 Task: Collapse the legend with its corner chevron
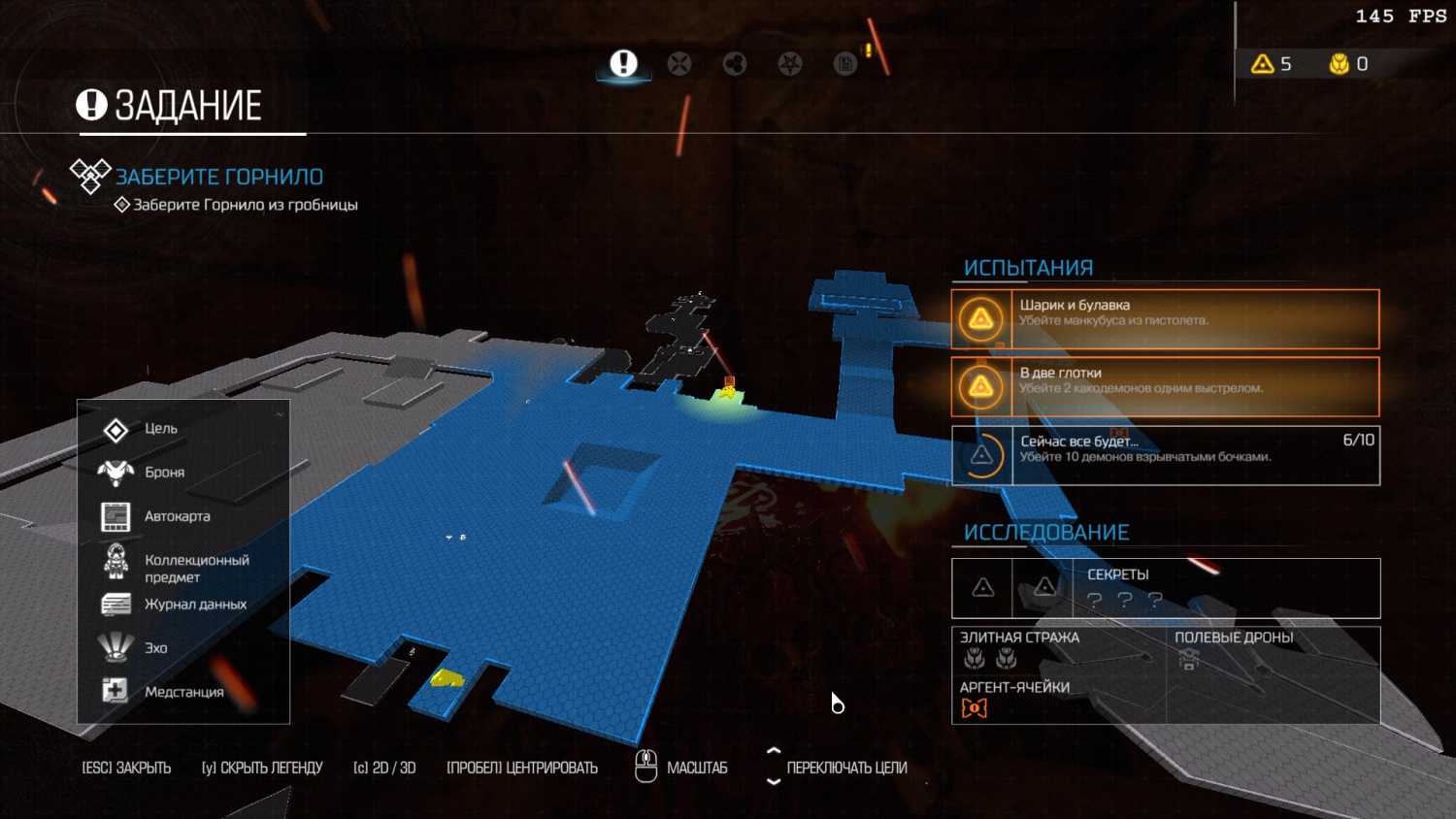point(280,414)
